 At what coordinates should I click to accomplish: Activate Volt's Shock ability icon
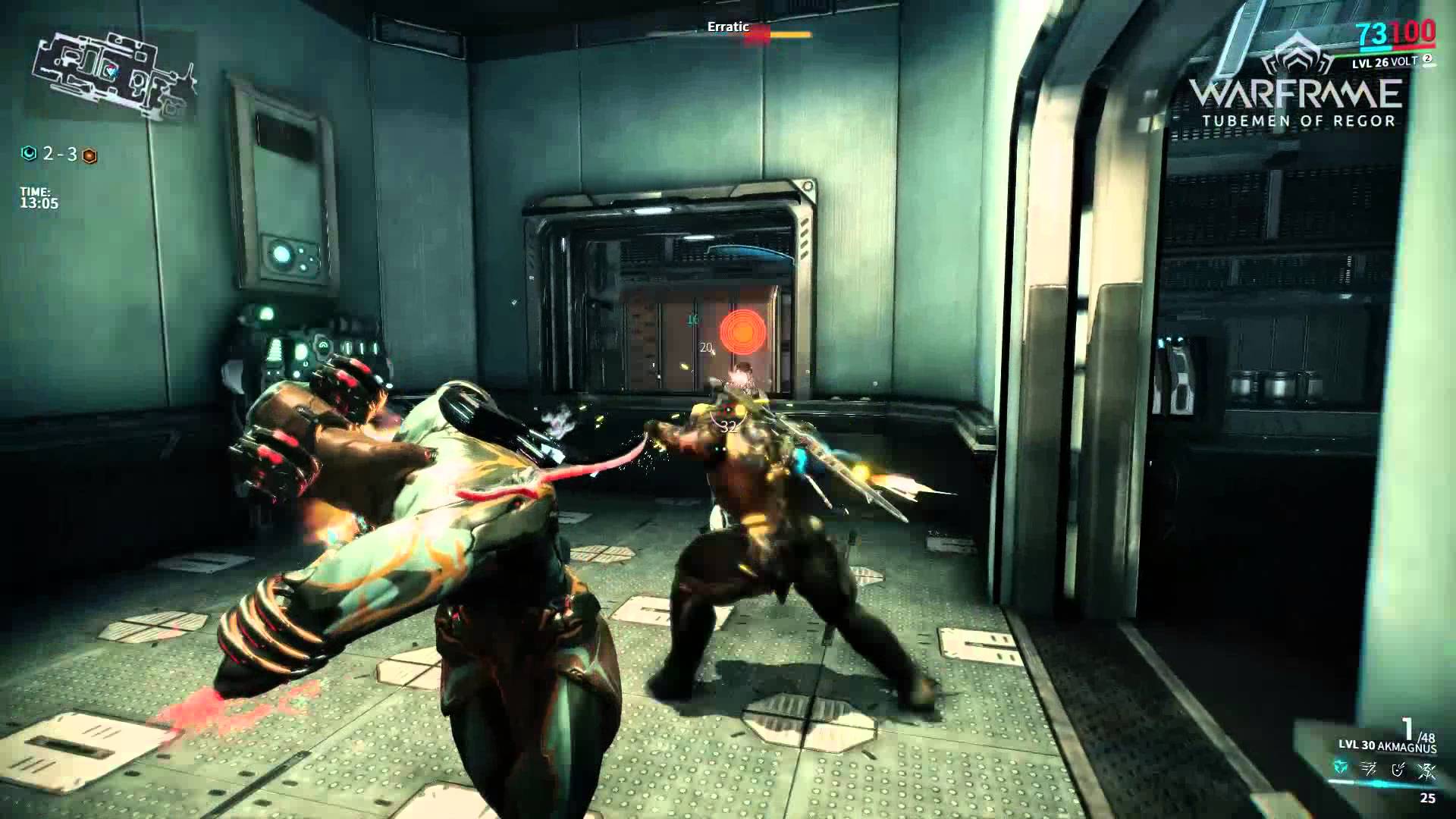1341,769
